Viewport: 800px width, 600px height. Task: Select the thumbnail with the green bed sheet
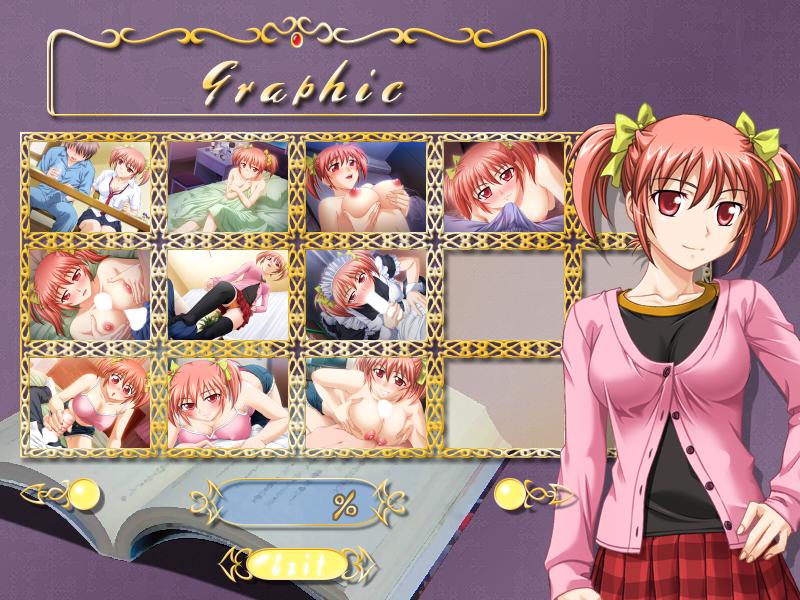coord(228,186)
